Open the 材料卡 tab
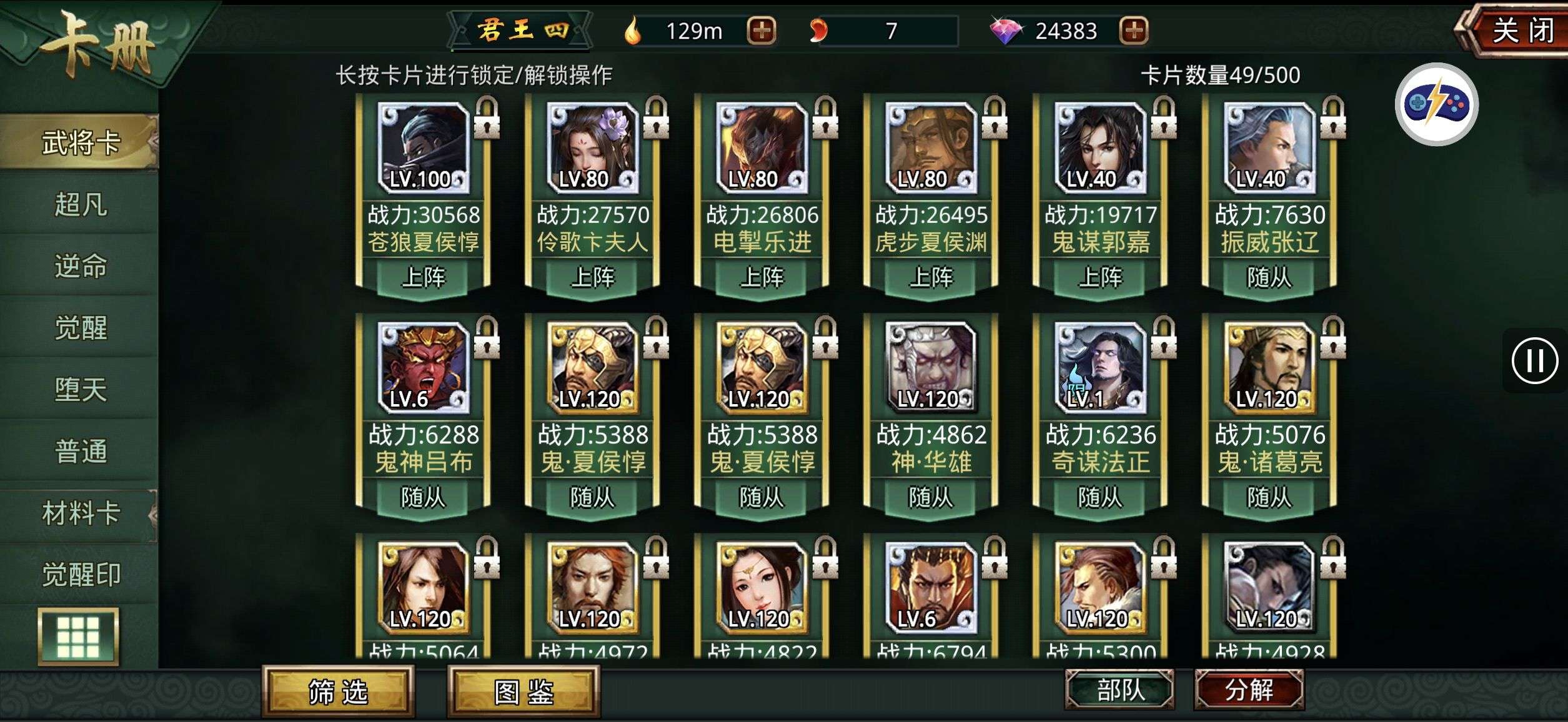Image resolution: width=1568 pixels, height=722 pixels. (81, 513)
